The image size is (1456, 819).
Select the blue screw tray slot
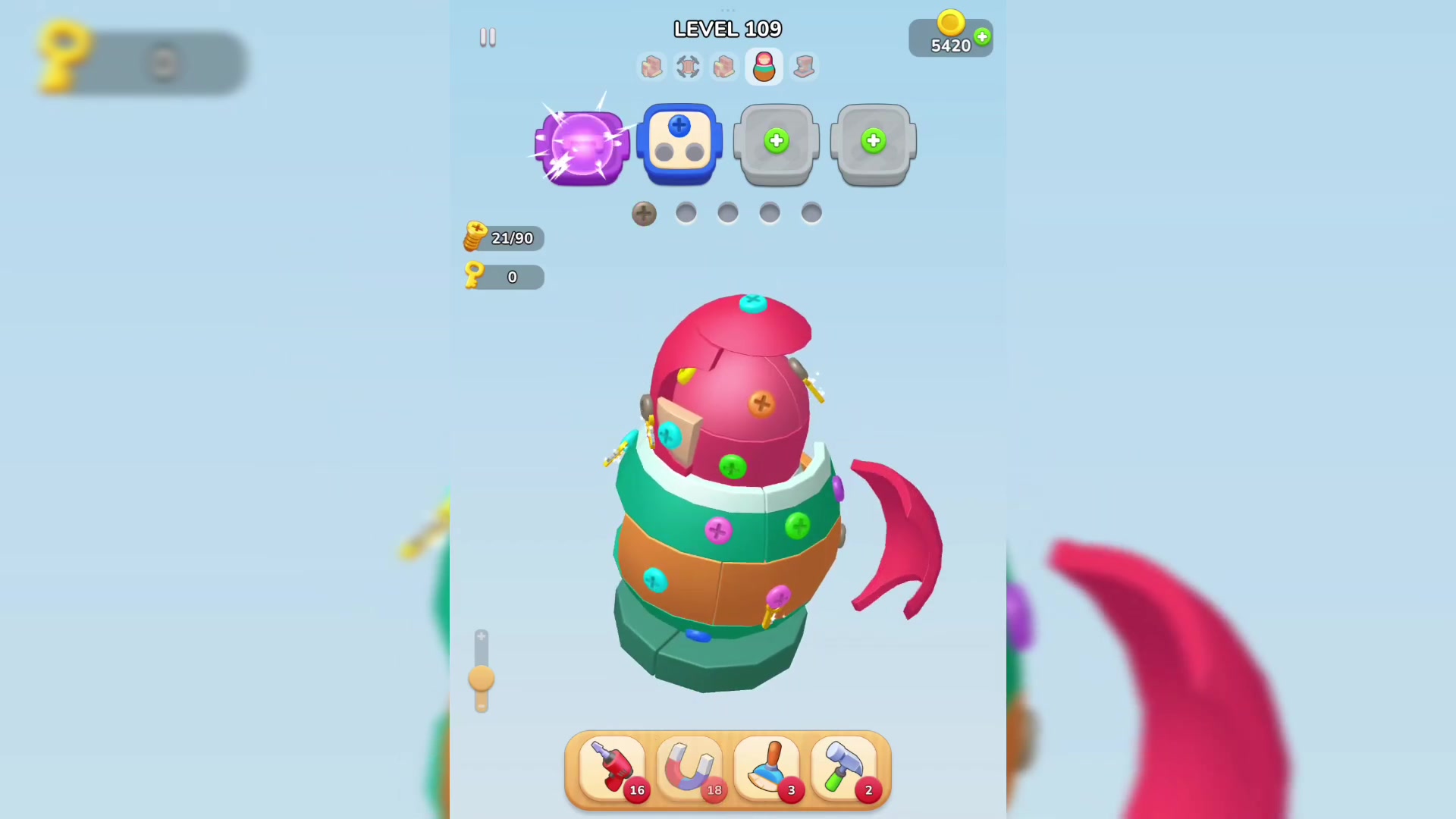(x=679, y=143)
